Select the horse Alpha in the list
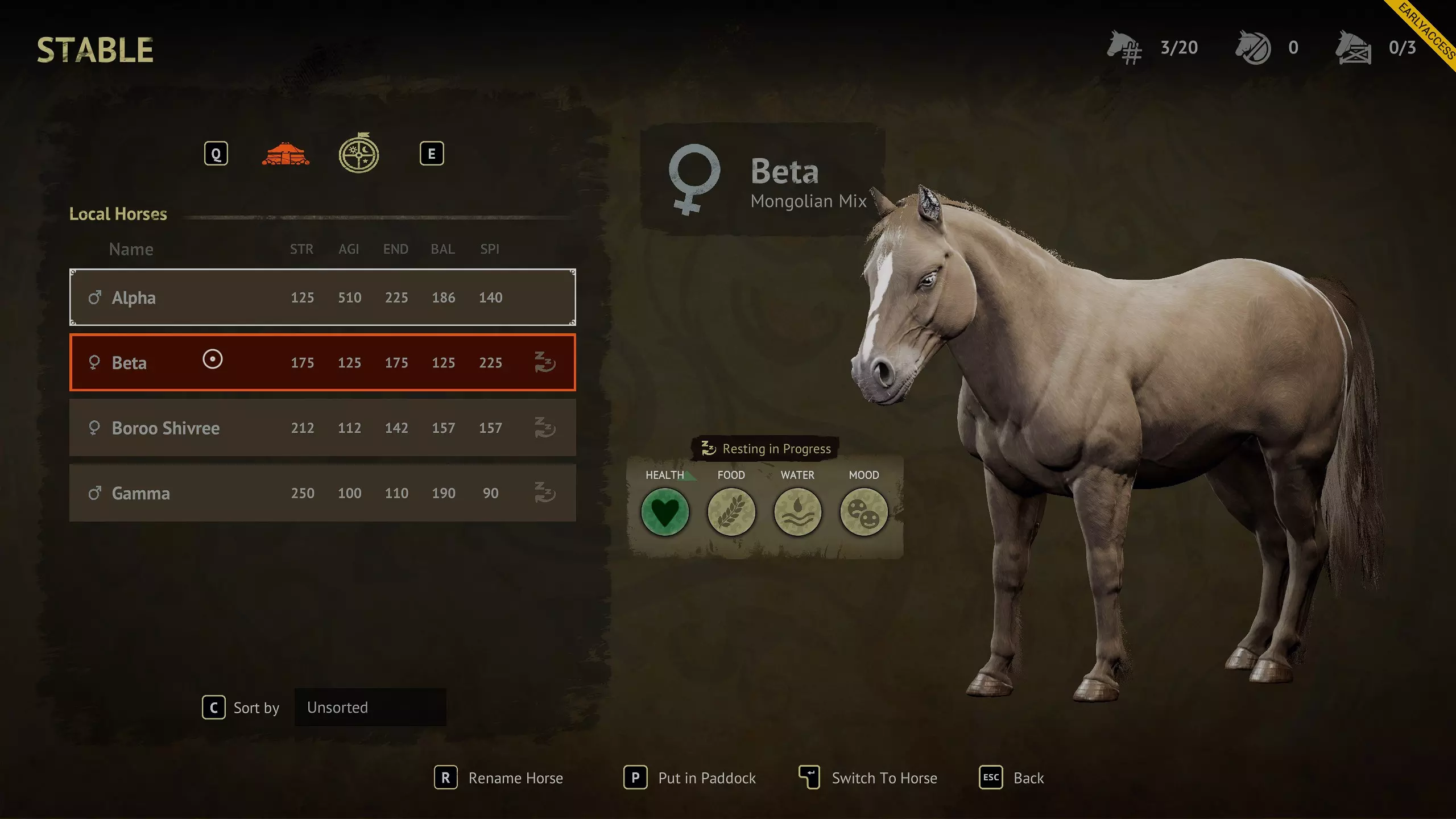This screenshot has width=1456, height=819. click(x=322, y=297)
